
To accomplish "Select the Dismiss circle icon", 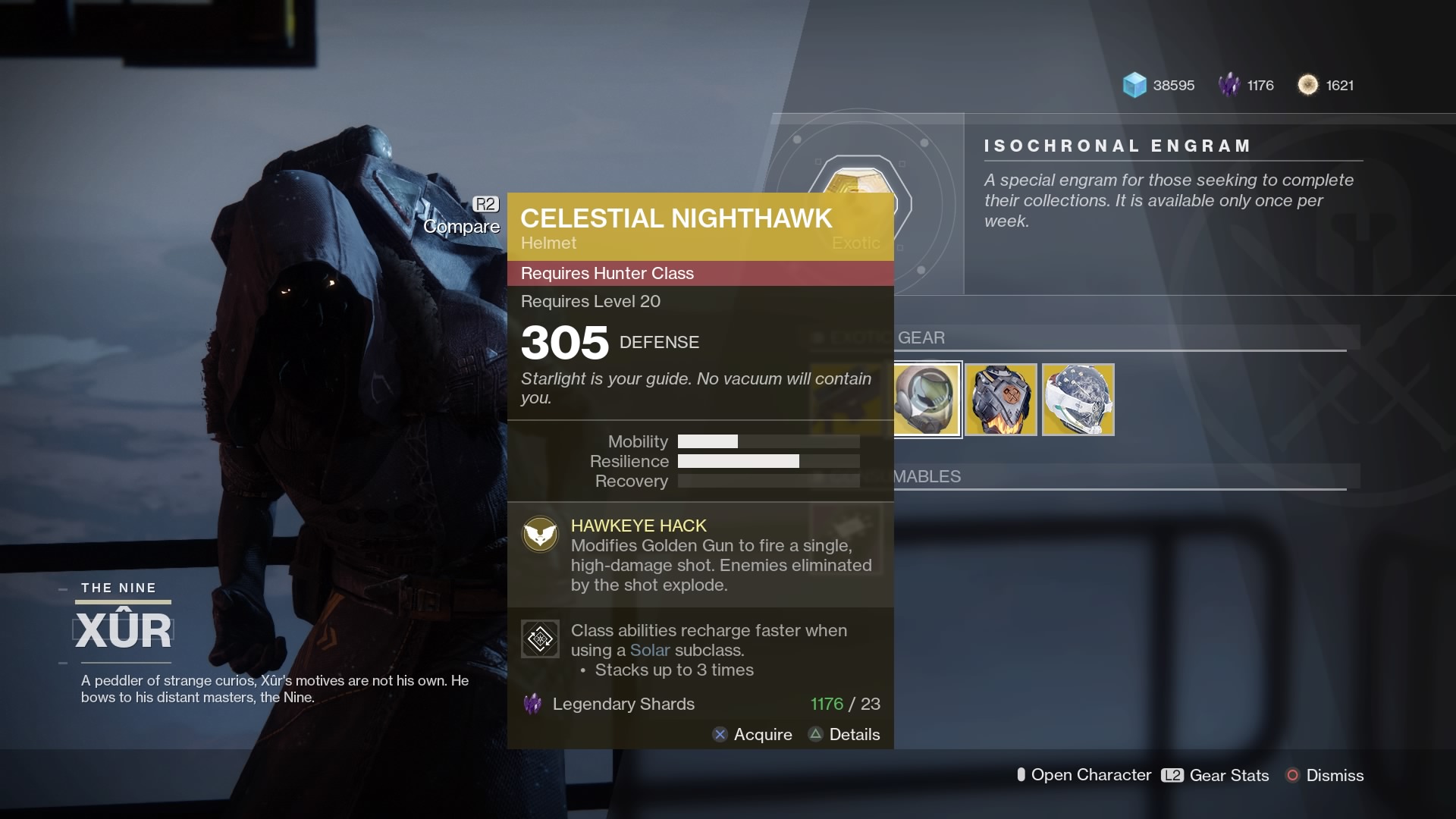I will pos(1293,775).
